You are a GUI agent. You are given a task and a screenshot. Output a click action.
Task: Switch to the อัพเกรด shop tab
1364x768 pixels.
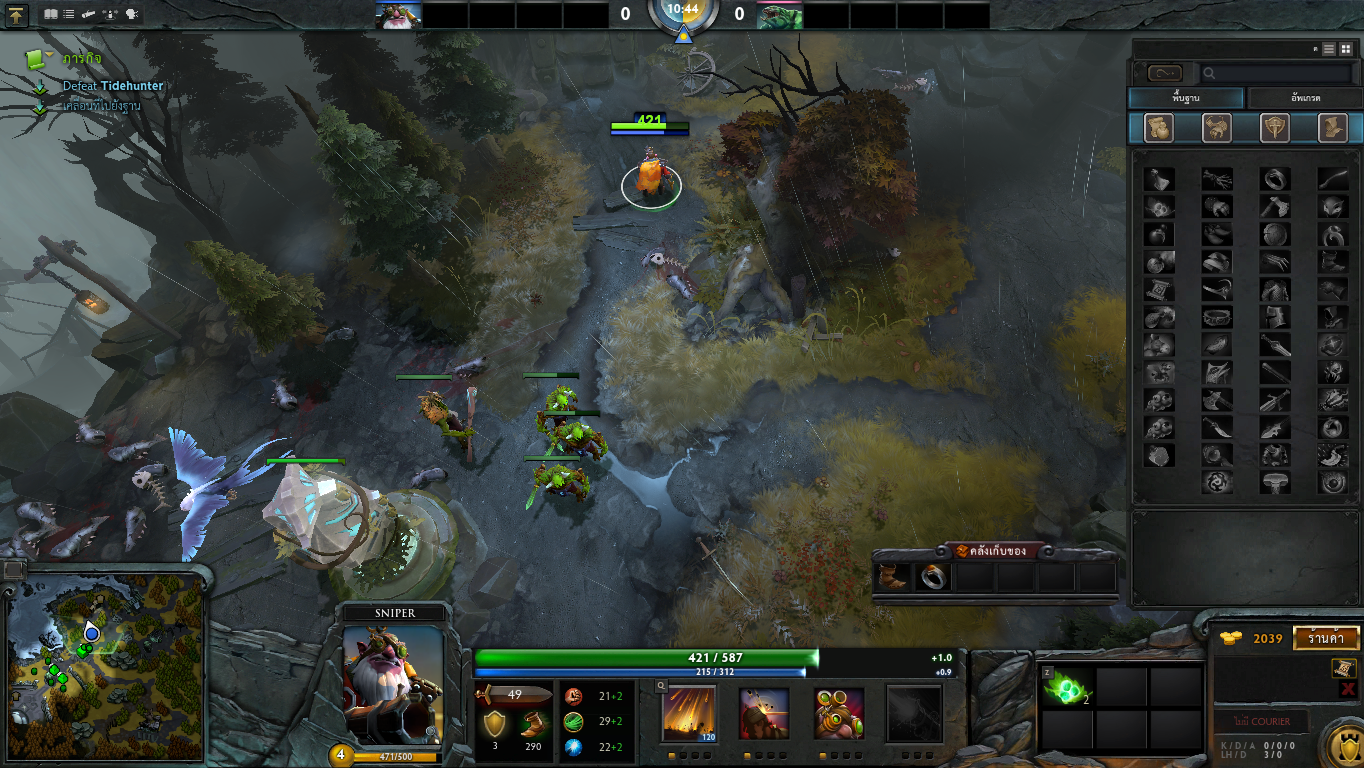pos(1303,98)
